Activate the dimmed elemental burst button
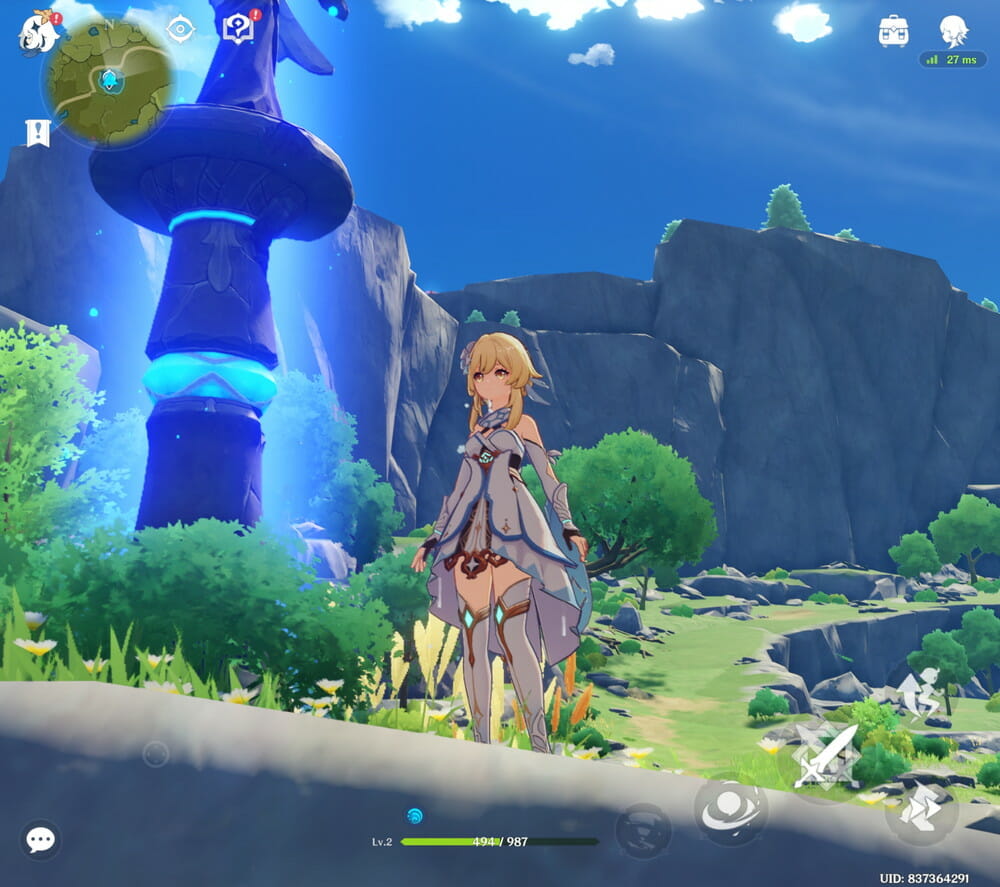 [643, 831]
